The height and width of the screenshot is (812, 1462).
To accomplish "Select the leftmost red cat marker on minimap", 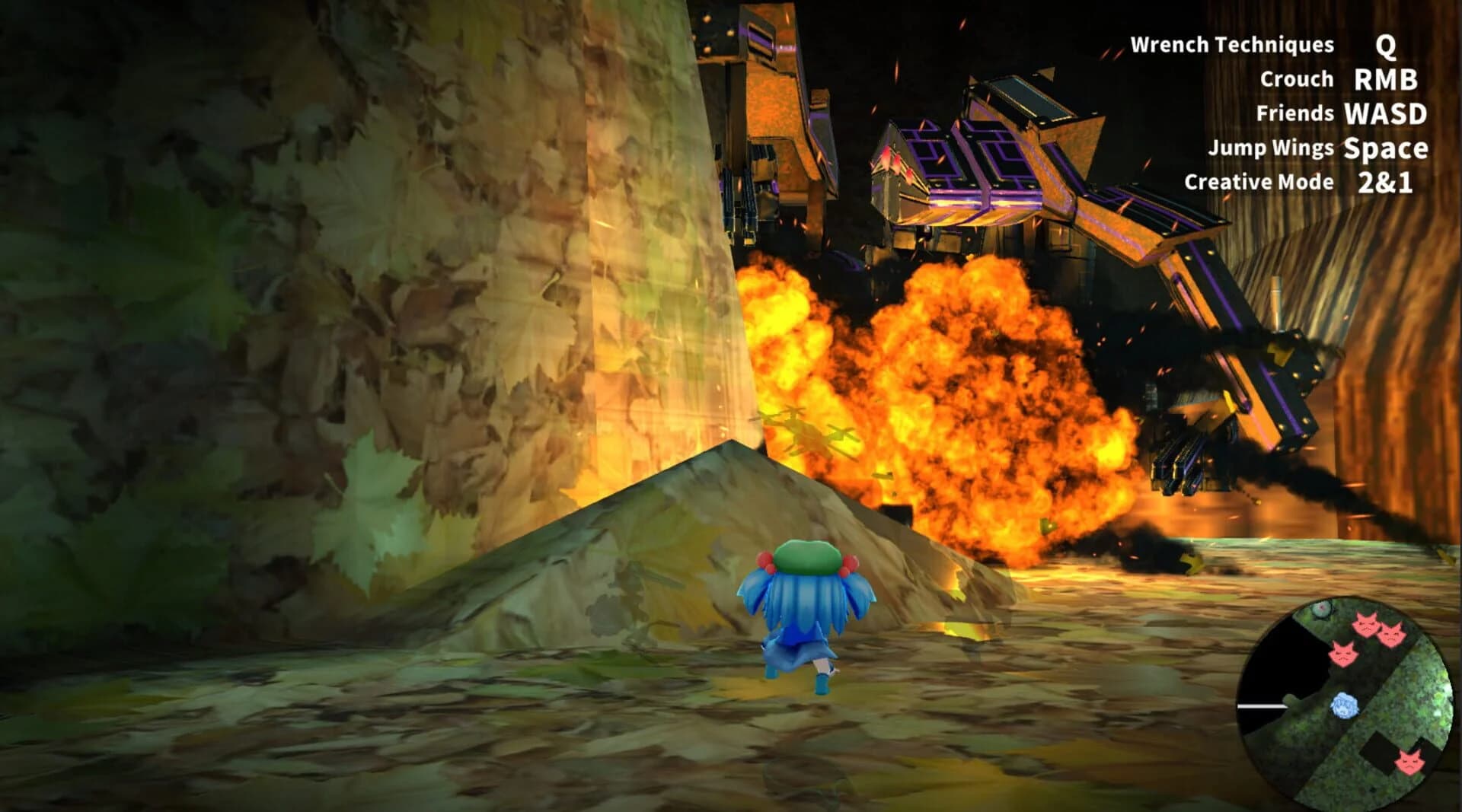I will pos(1344,654).
